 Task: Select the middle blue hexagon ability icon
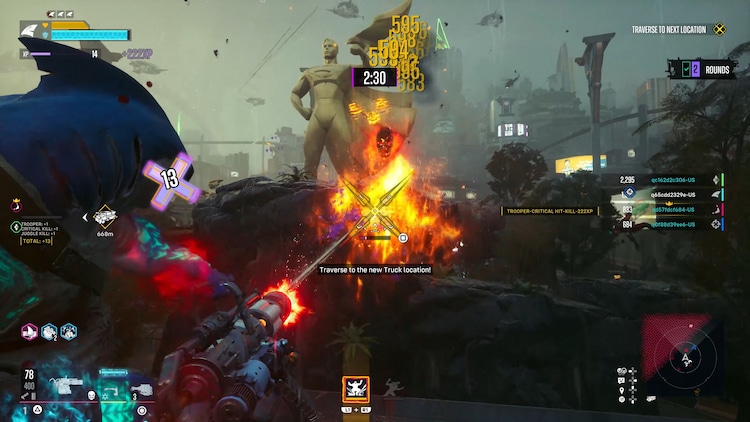coord(49,331)
